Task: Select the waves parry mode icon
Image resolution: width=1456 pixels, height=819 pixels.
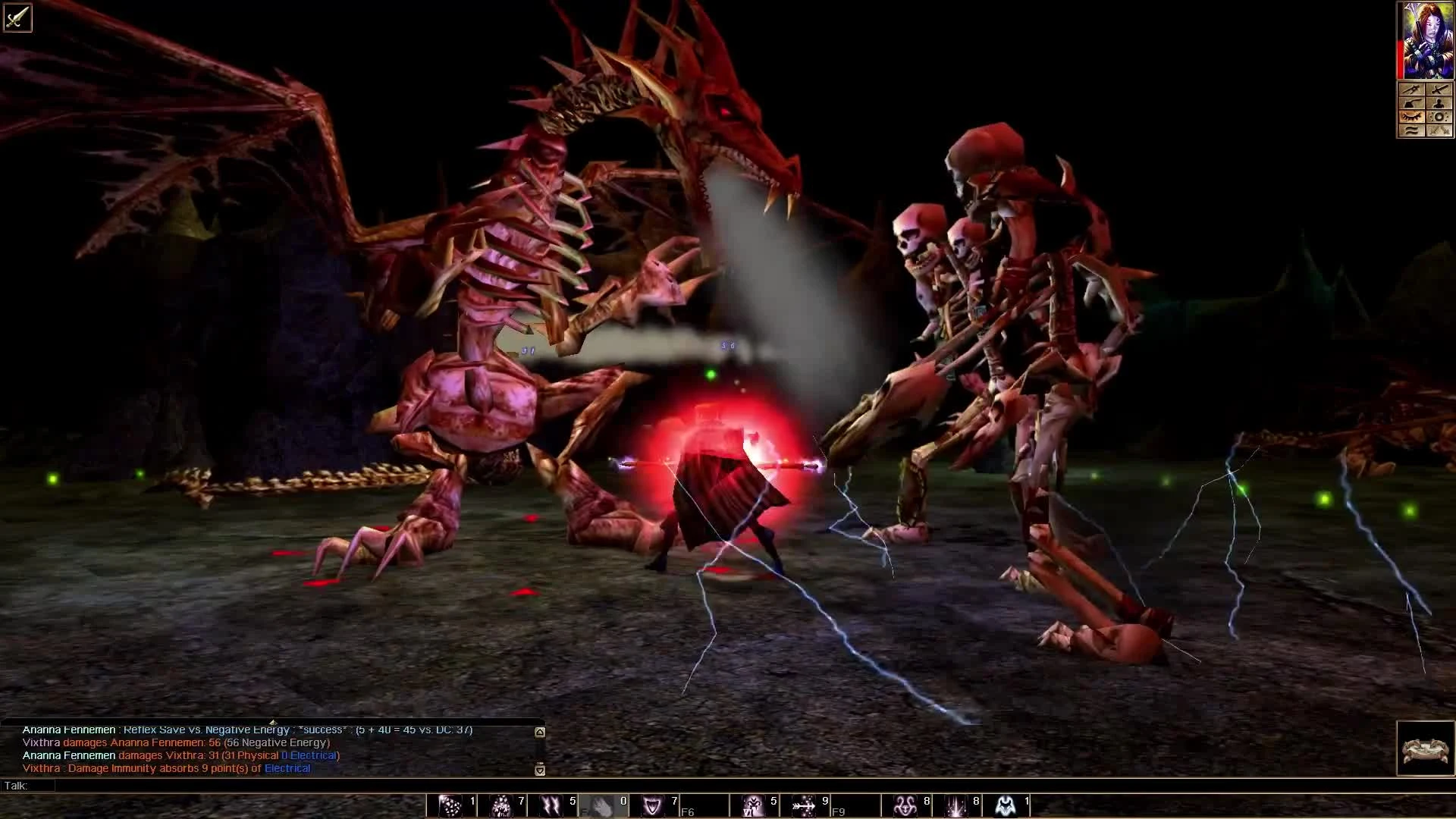Action: [x=1411, y=130]
